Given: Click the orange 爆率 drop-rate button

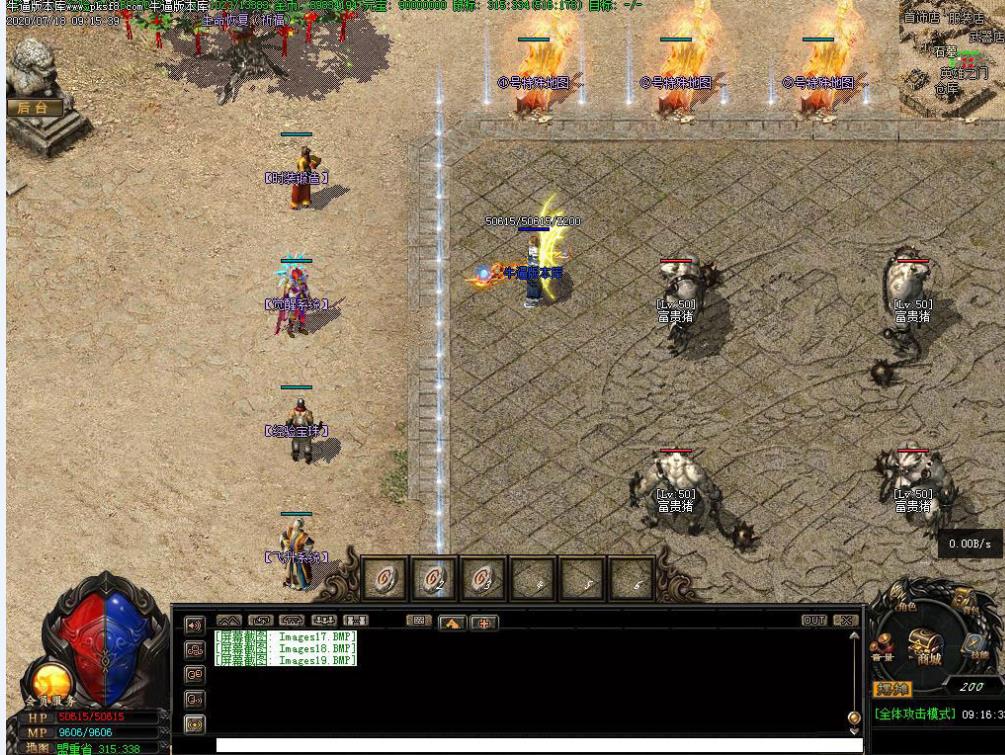Looking at the screenshot, I should (892, 690).
